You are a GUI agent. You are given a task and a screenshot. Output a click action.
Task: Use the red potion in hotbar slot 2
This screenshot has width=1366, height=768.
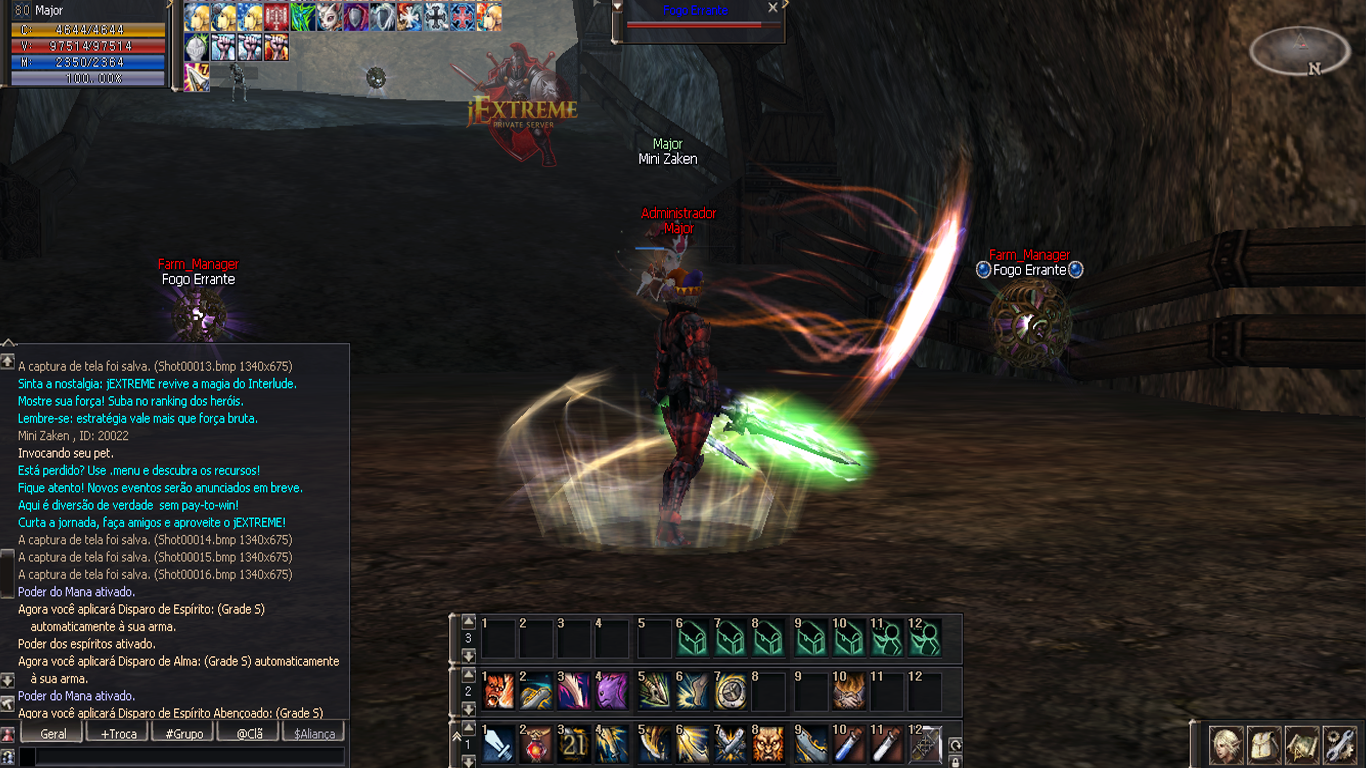click(x=536, y=744)
